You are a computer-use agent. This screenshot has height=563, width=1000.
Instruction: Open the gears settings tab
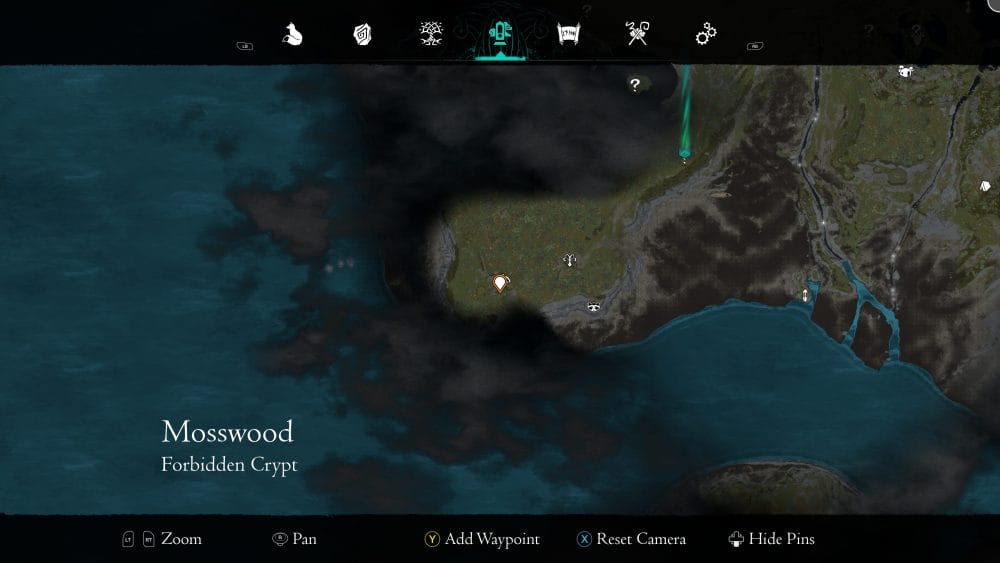click(x=706, y=35)
